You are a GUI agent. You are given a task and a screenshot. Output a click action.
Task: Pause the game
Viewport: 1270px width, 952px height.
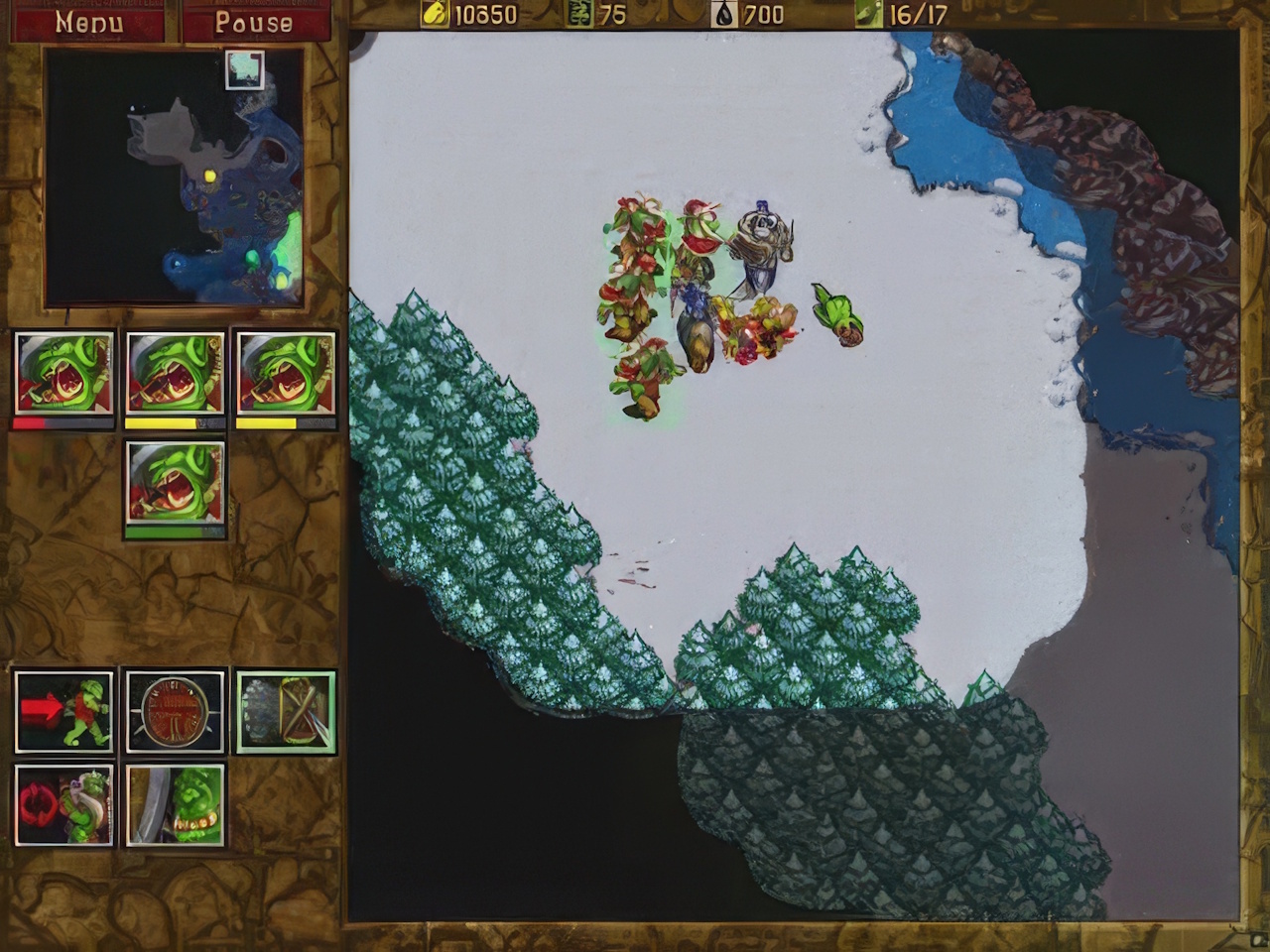[x=254, y=21]
